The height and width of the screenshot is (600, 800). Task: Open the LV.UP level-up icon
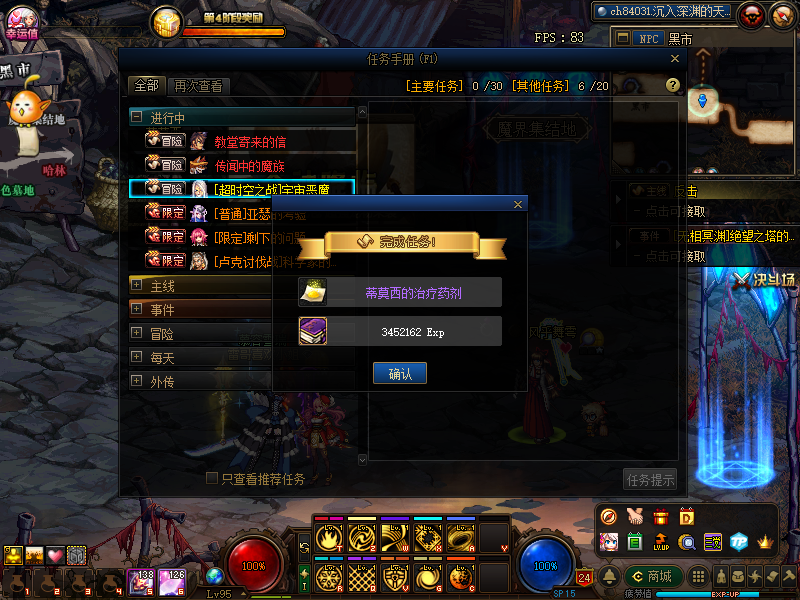click(660, 542)
